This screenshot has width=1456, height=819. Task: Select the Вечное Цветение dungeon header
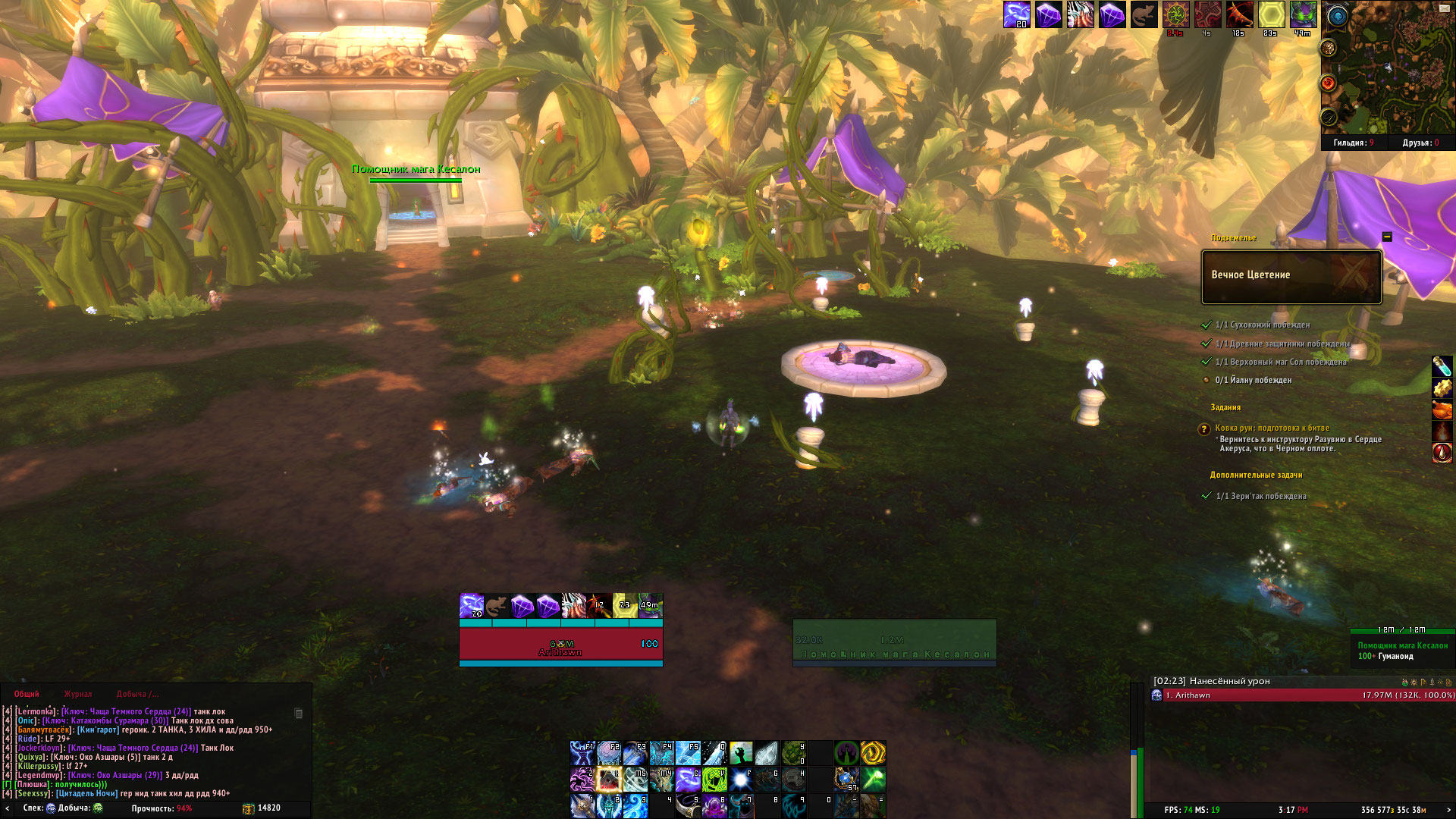(x=1291, y=276)
